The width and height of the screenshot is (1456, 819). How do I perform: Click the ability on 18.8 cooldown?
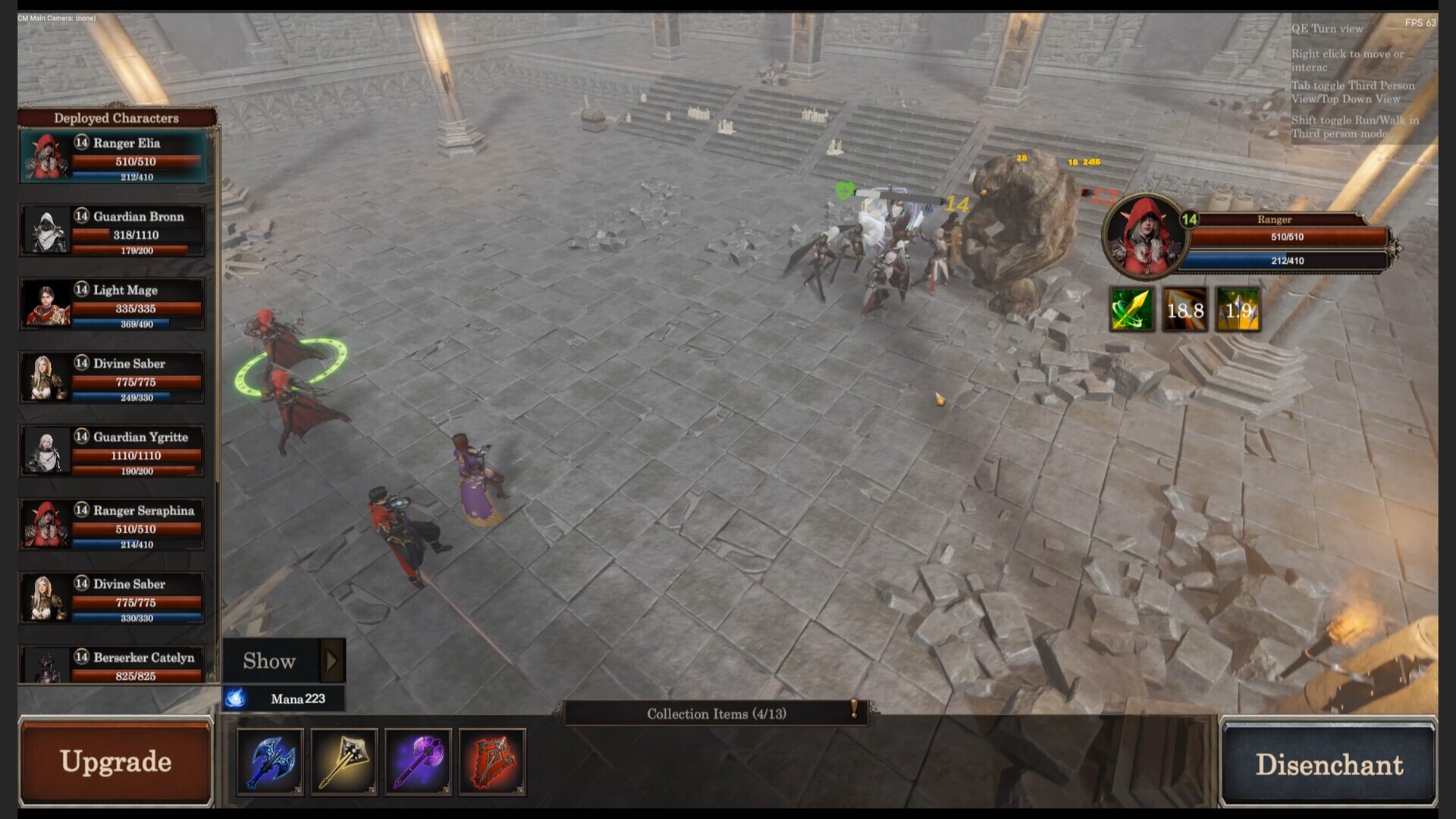(x=1185, y=309)
